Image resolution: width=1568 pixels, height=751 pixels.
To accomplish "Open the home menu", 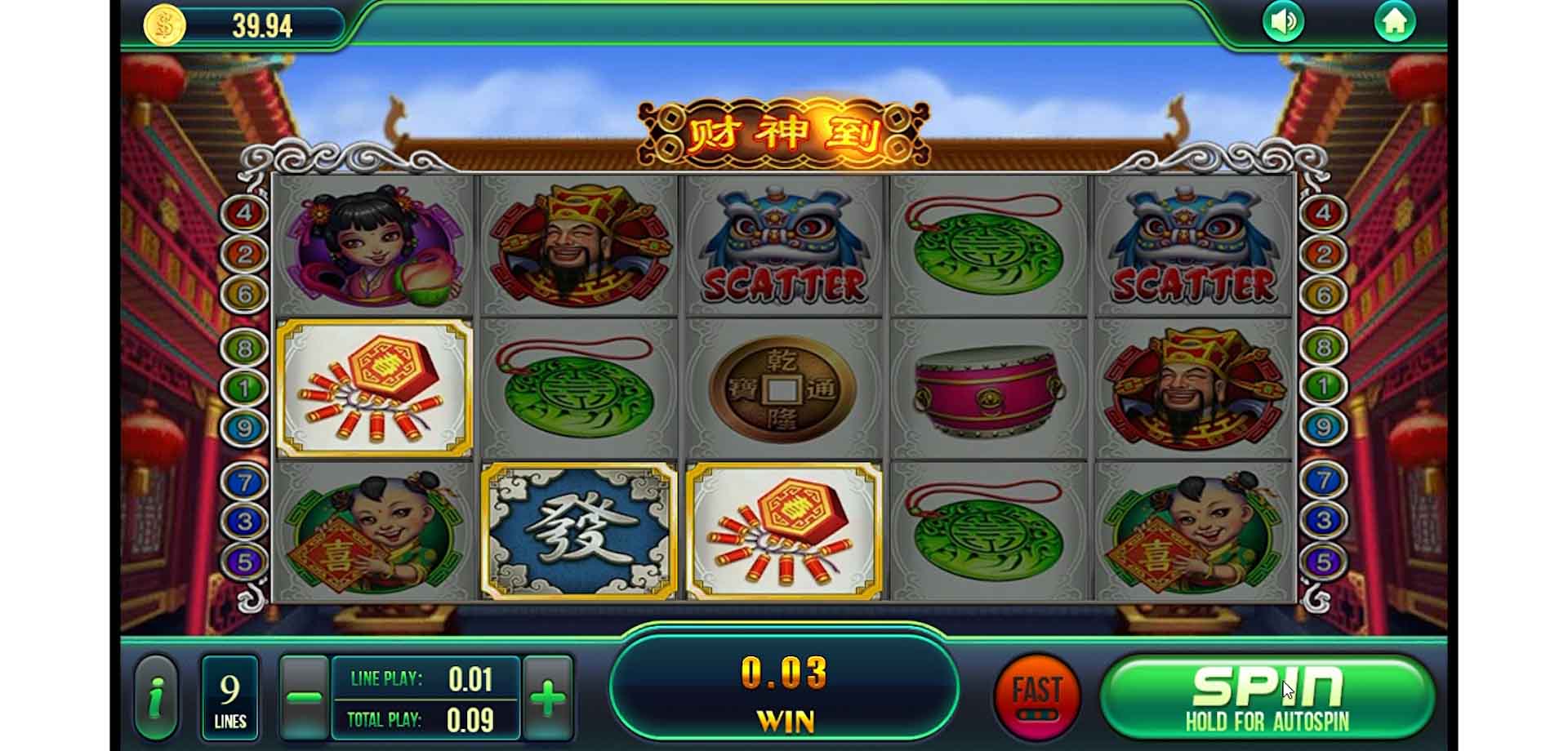I will click(1396, 22).
